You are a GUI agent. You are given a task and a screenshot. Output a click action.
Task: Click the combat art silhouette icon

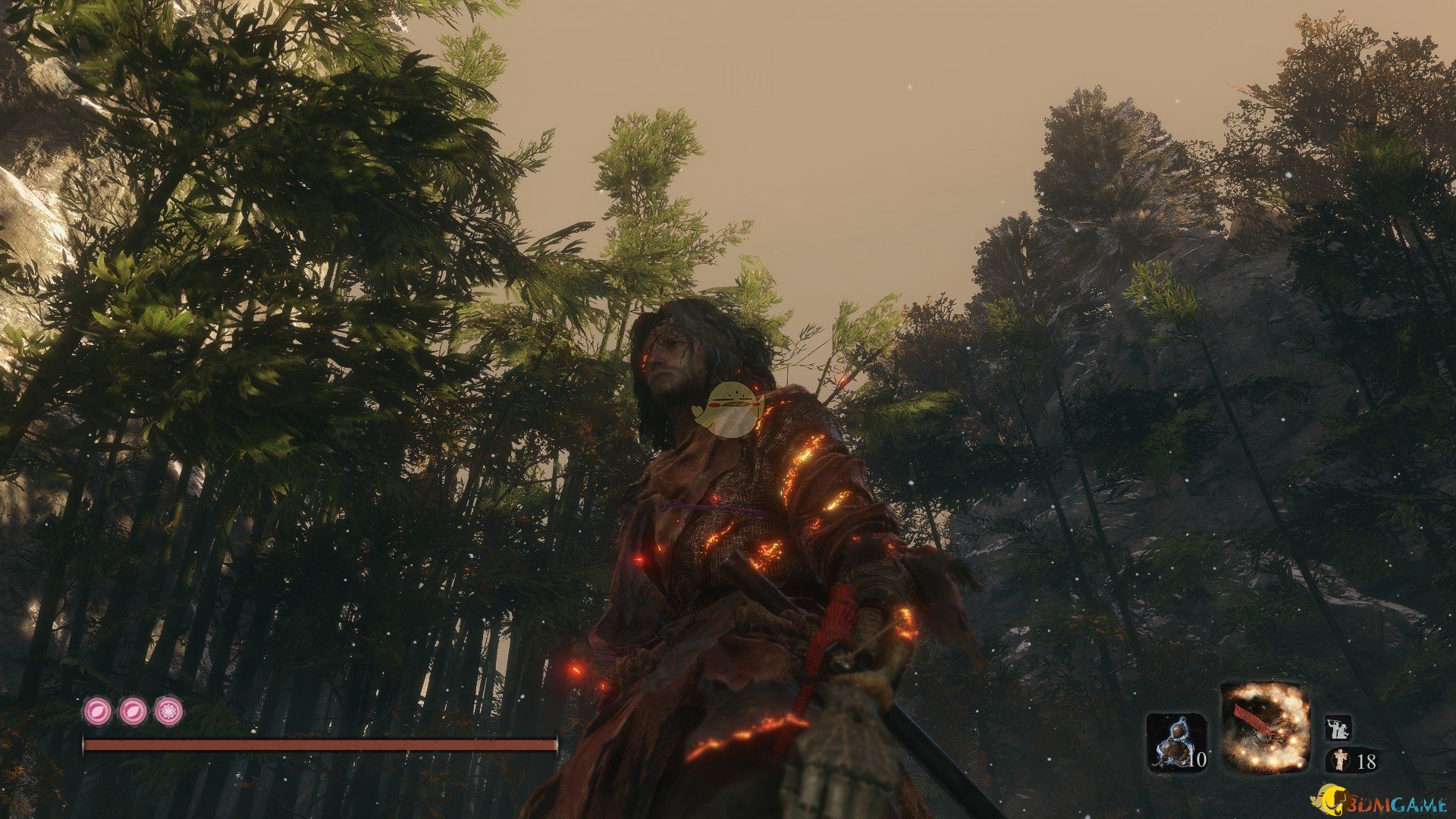tap(1340, 729)
